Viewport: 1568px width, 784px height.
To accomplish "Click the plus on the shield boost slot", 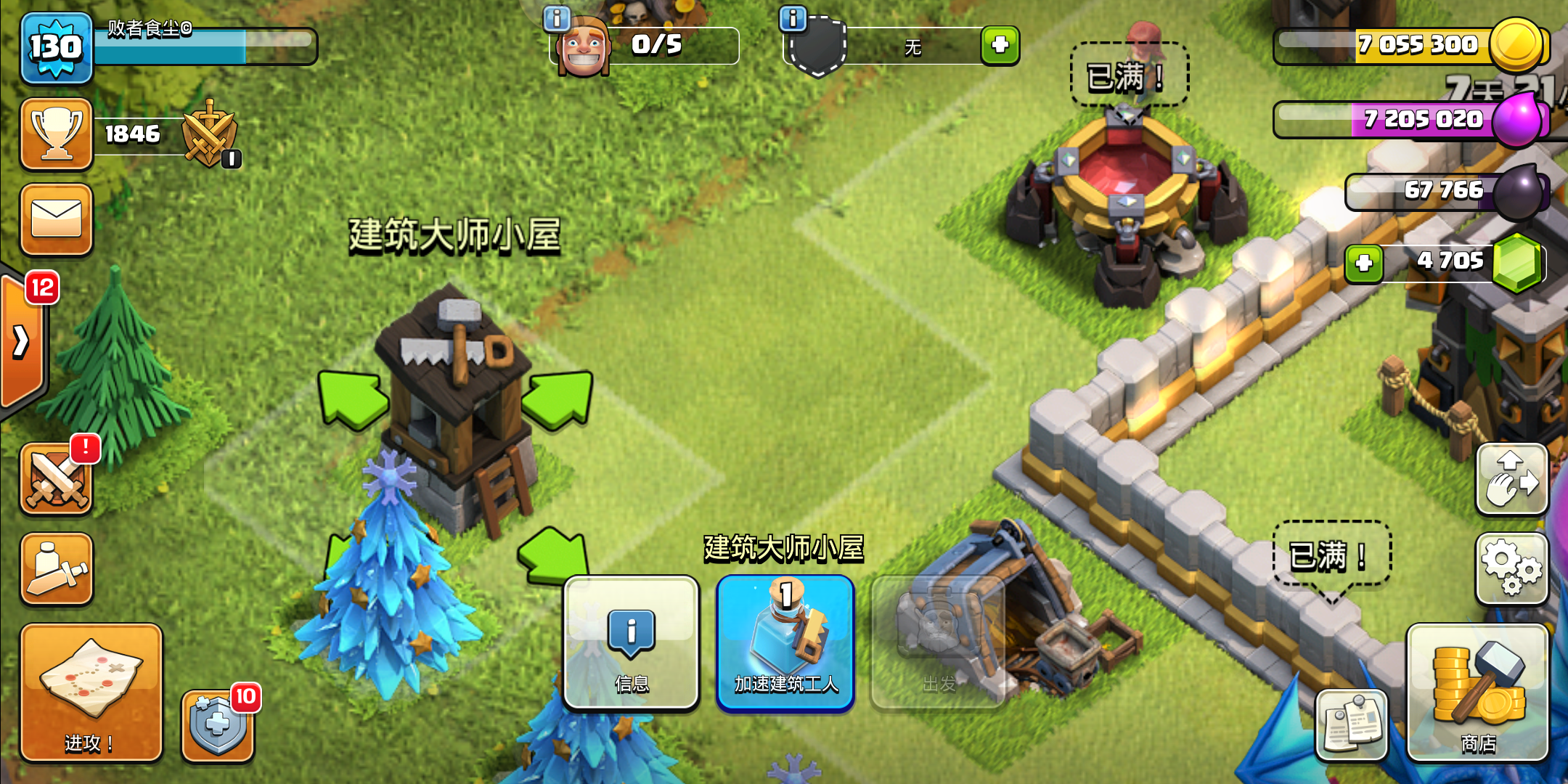I will click(1000, 46).
